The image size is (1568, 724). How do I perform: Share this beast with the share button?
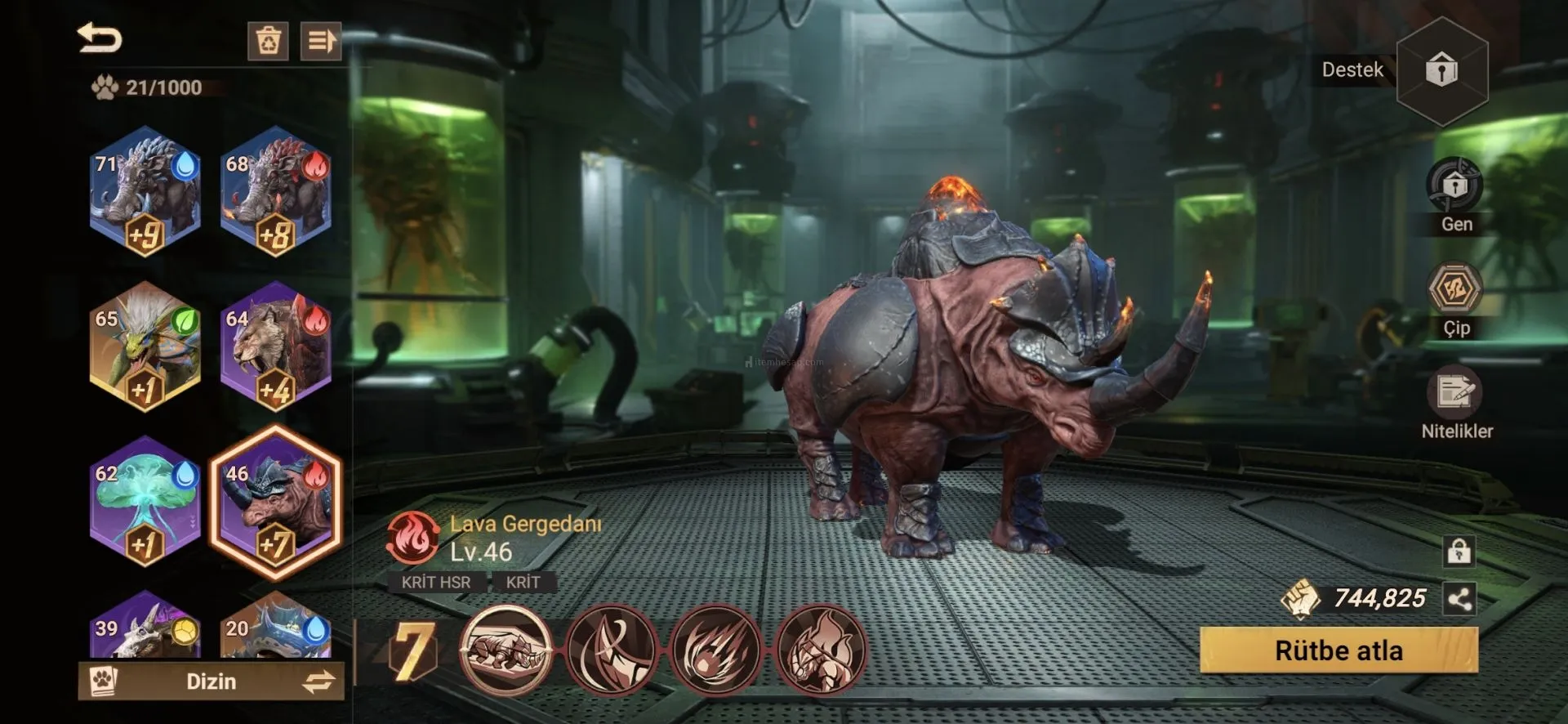(x=1459, y=600)
